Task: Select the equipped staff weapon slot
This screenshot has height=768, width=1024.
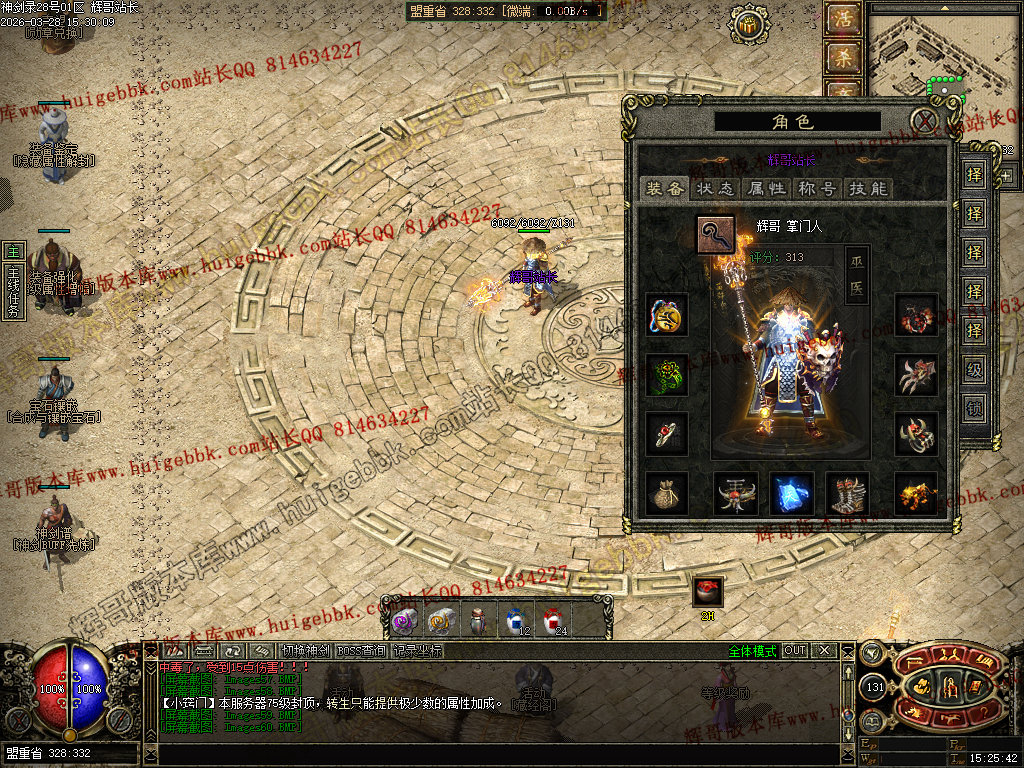Action: point(716,235)
